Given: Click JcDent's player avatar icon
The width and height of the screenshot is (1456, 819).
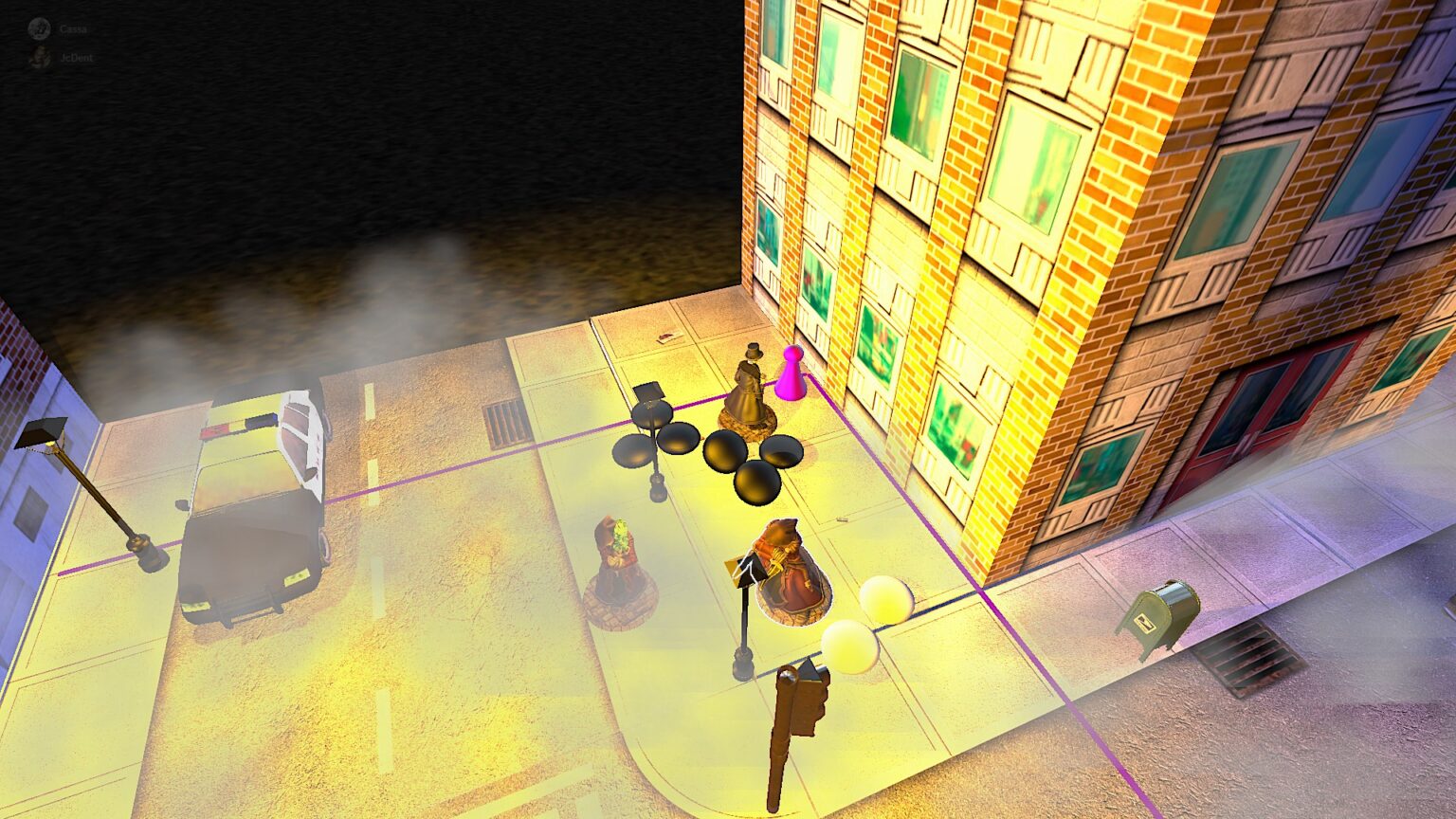Looking at the screenshot, I should click(x=40, y=55).
